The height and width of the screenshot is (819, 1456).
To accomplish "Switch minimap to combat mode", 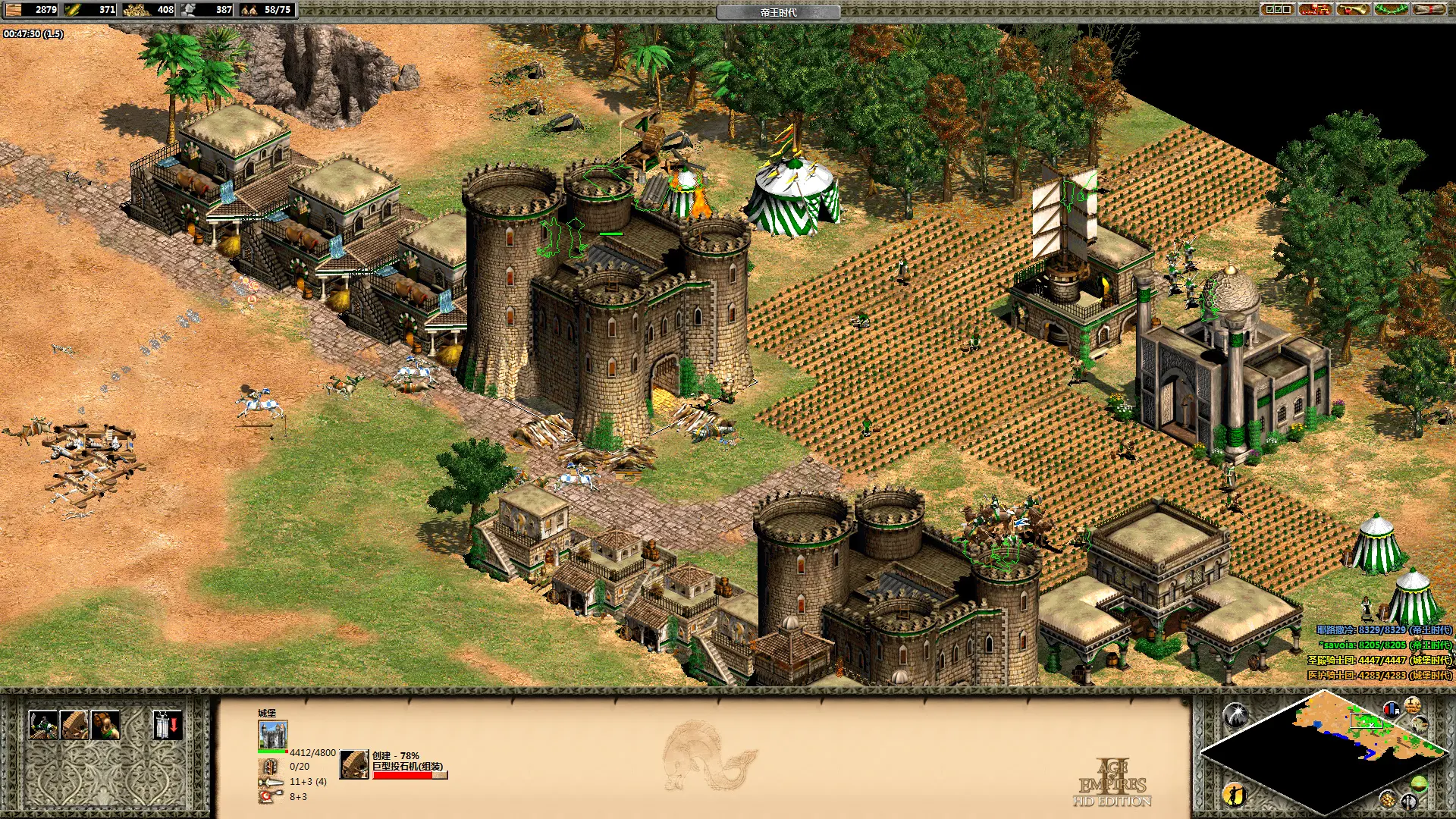I will click(x=1409, y=801).
